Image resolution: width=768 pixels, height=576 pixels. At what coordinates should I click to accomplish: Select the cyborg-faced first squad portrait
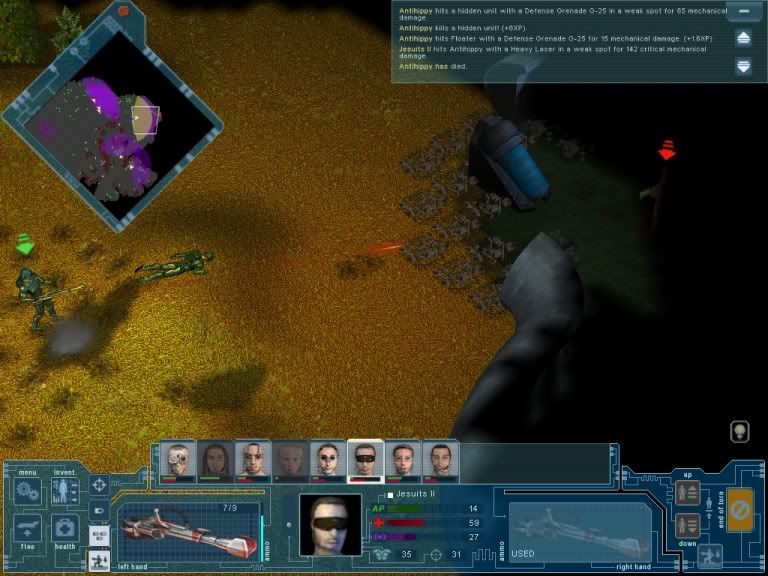coord(178,462)
